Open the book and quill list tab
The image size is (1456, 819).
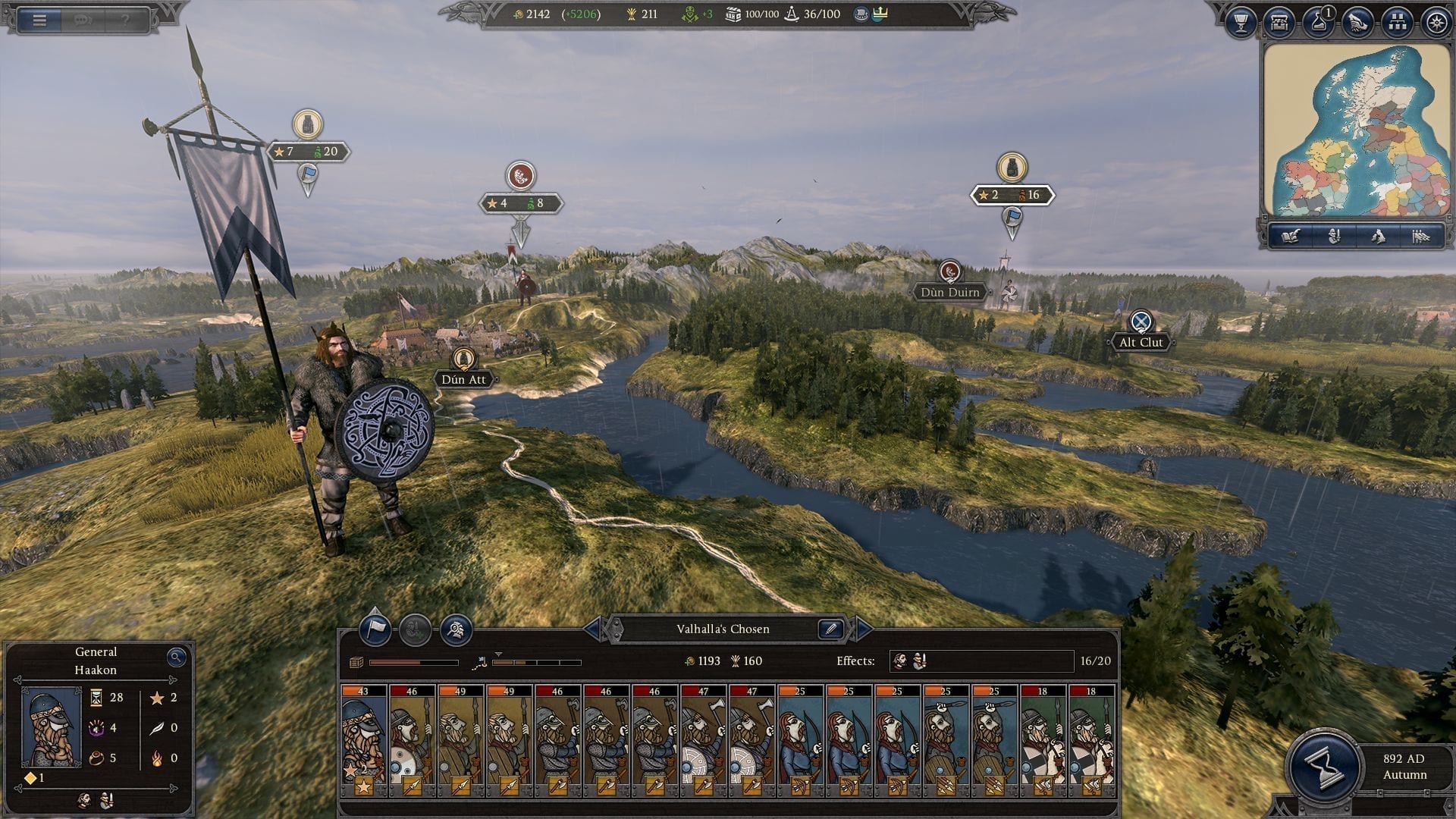point(1290,237)
